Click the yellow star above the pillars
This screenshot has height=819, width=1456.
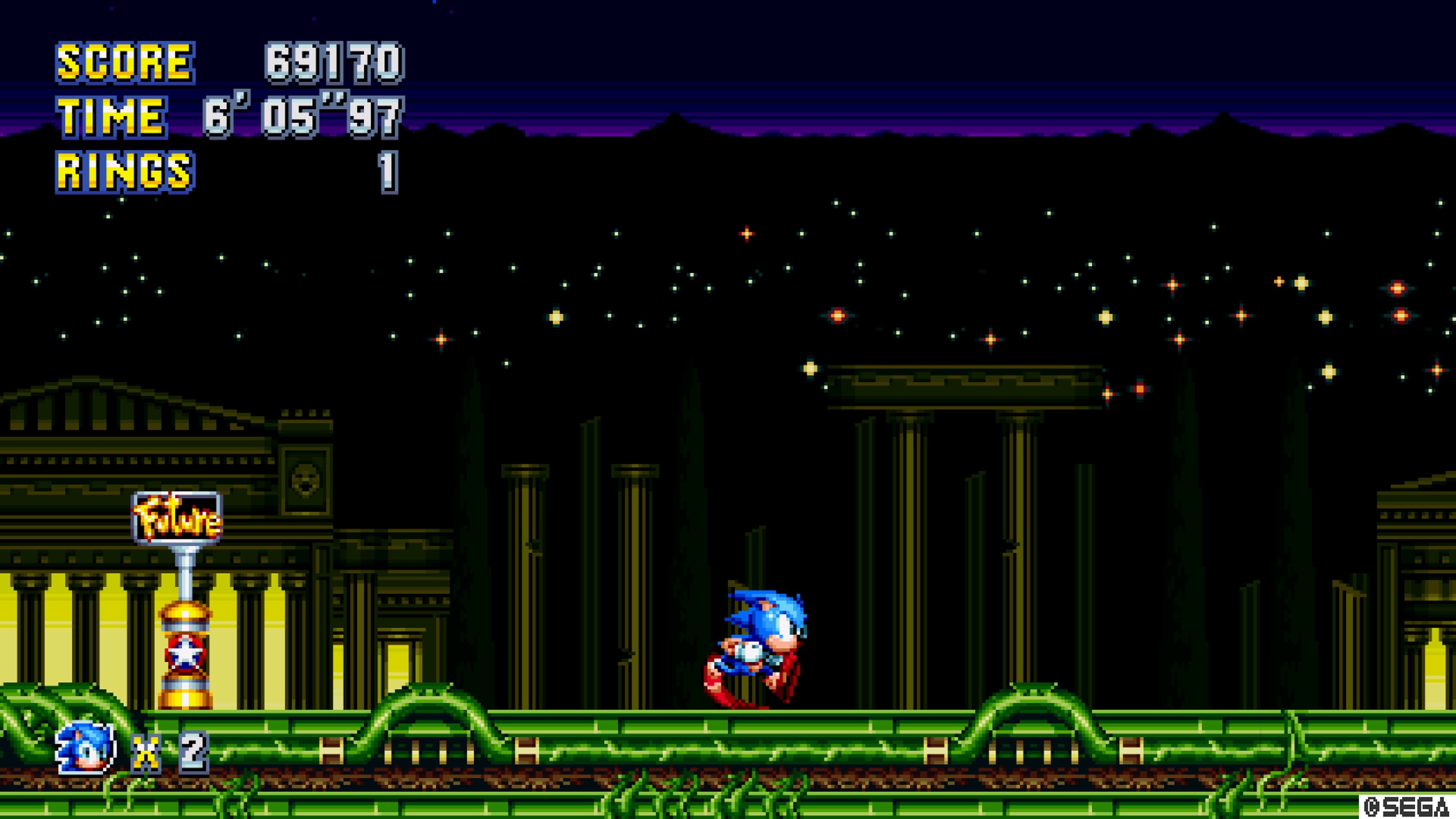811,370
